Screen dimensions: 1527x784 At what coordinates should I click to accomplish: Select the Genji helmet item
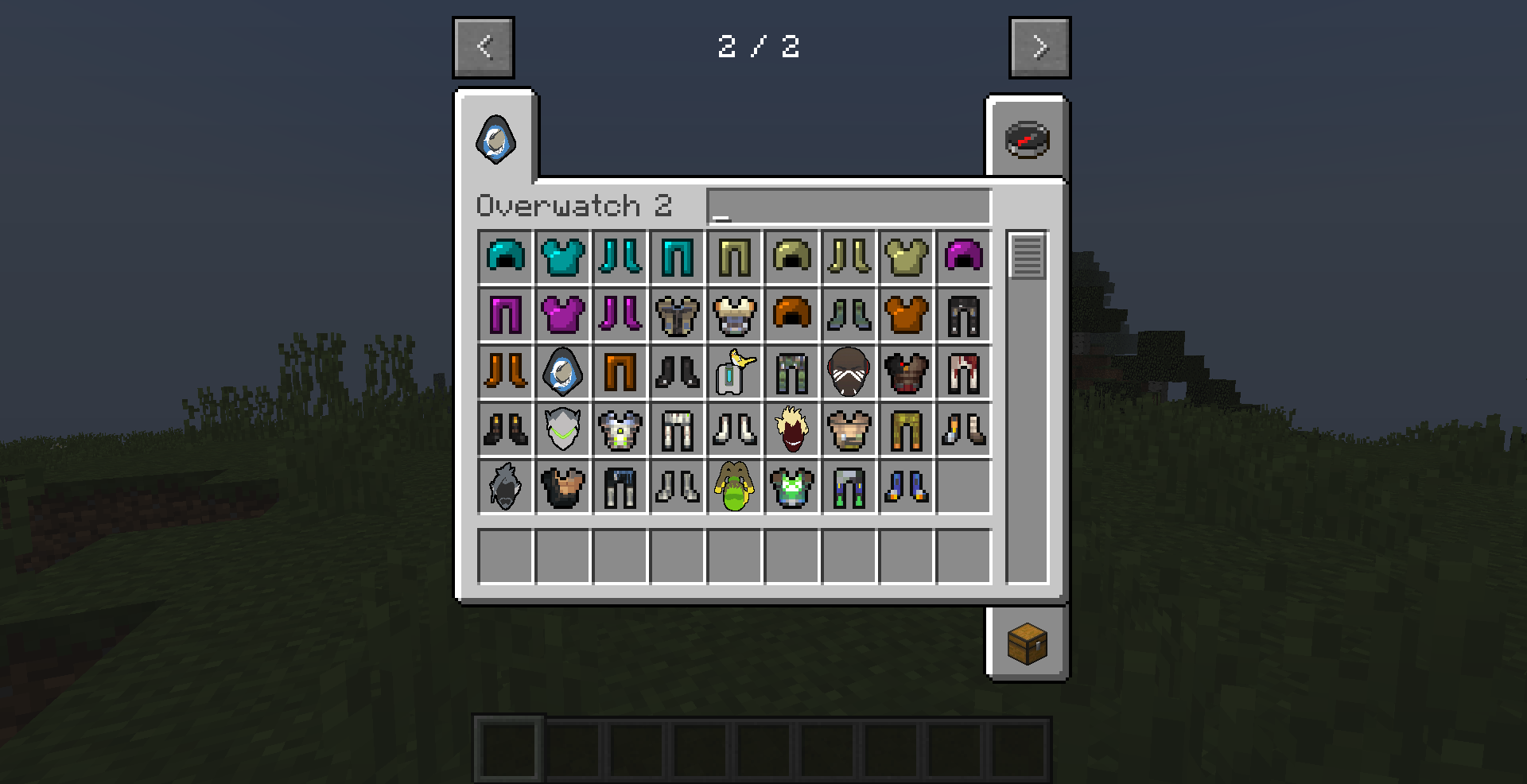(x=562, y=429)
